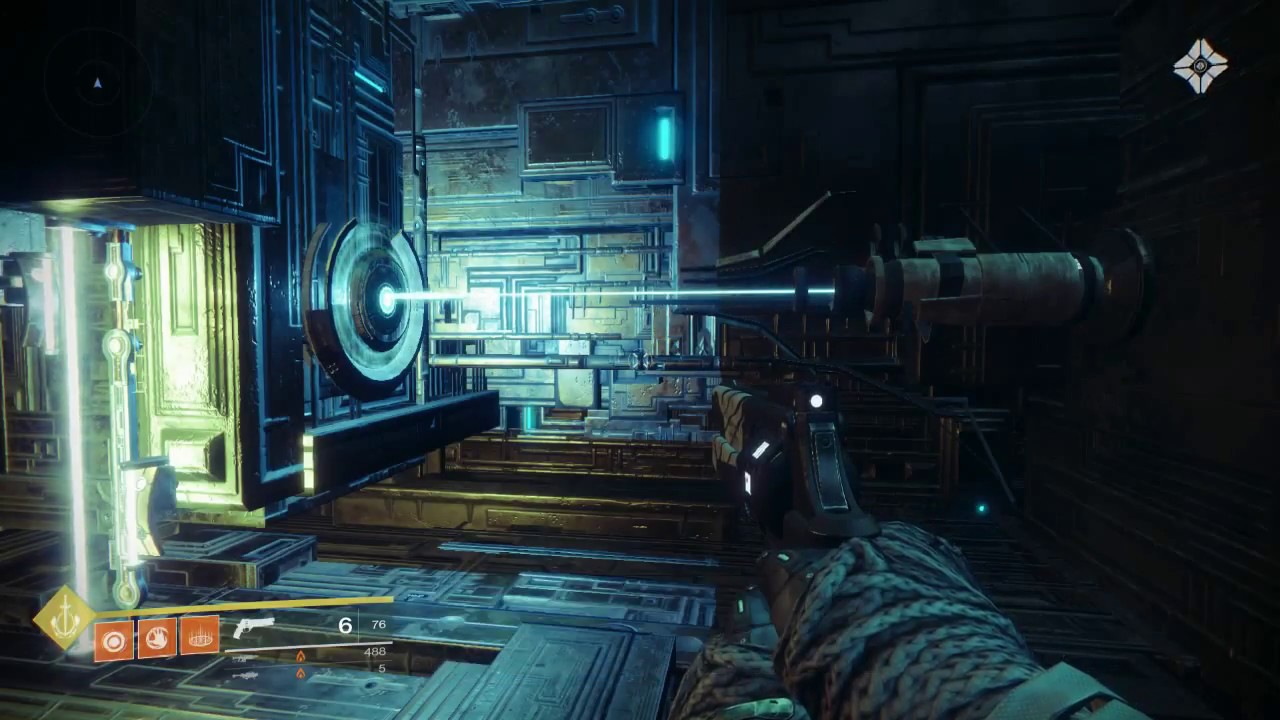
Task: Activate the golden diamond super ability icon
Action: (x=64, y=617)
